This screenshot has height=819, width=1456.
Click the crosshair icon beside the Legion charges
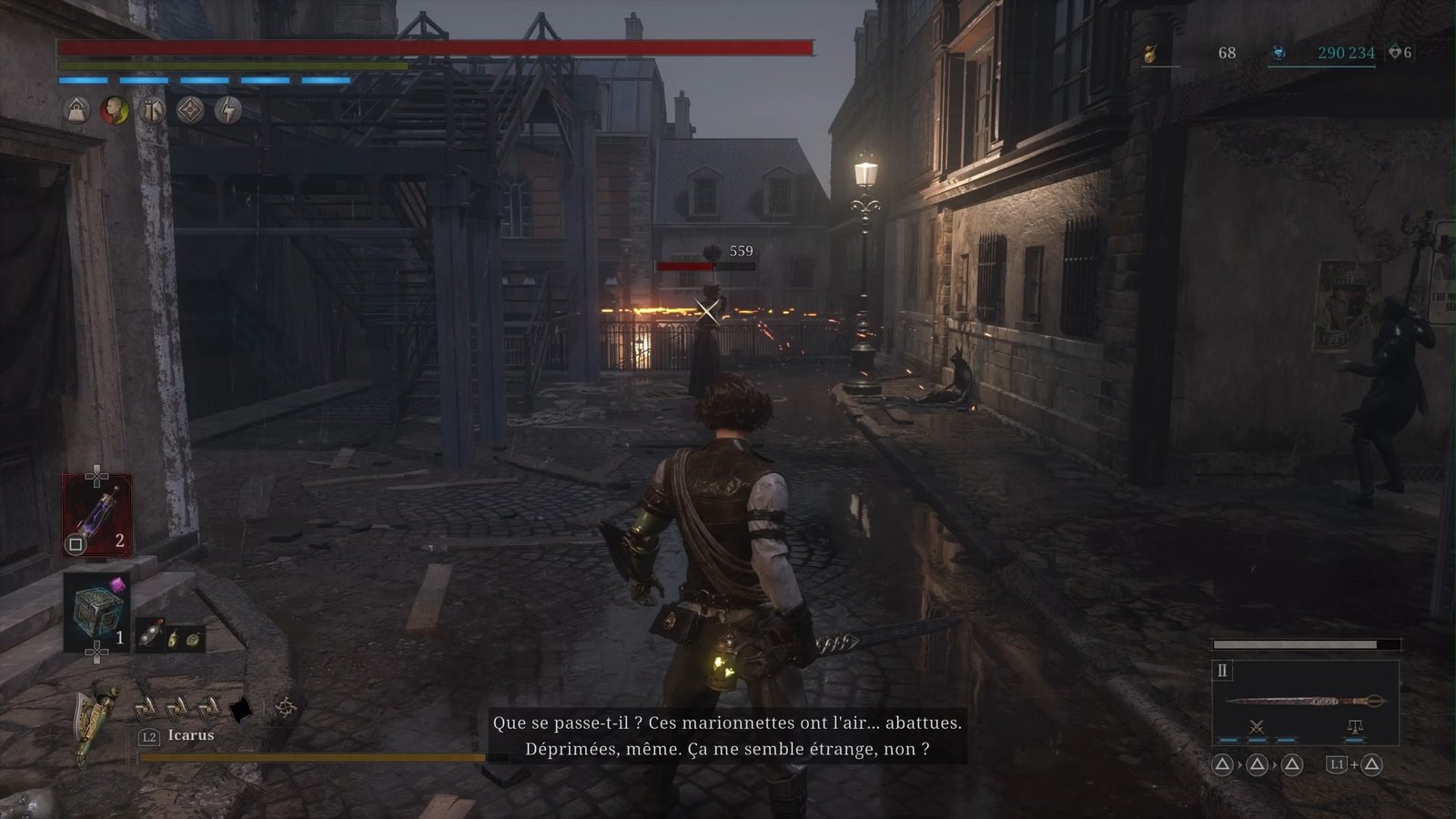point(286,706)
